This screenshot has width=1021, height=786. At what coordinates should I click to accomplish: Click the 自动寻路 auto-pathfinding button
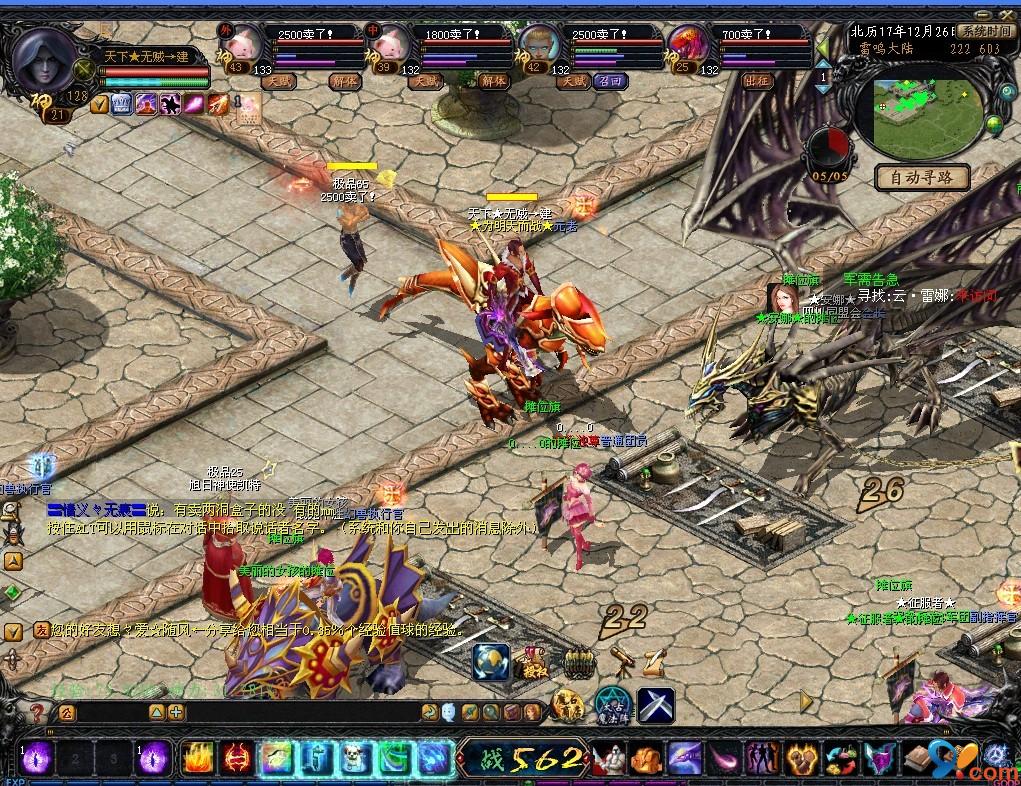coord(922,178)
